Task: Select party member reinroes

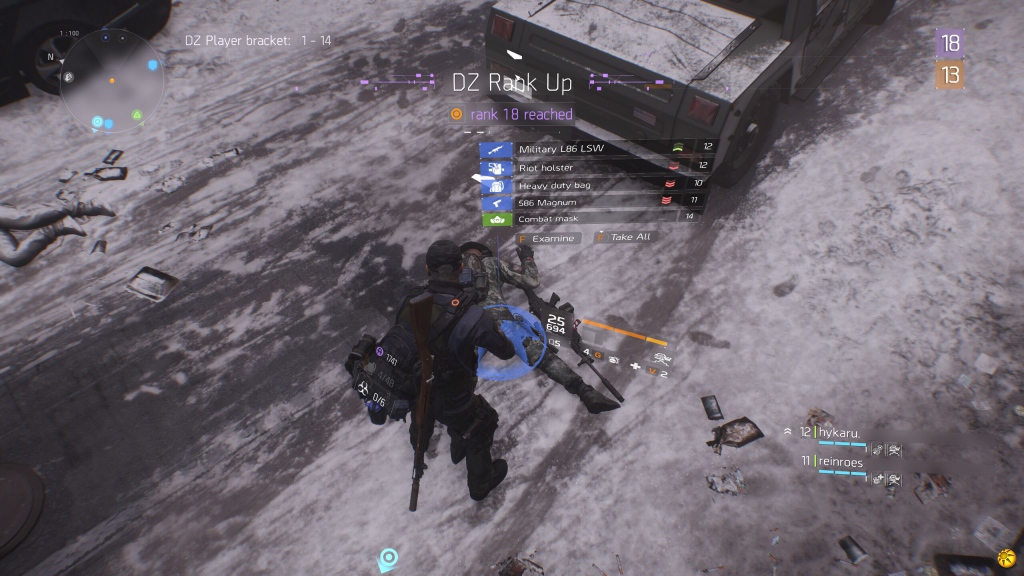Action: (x=840, y=461)
